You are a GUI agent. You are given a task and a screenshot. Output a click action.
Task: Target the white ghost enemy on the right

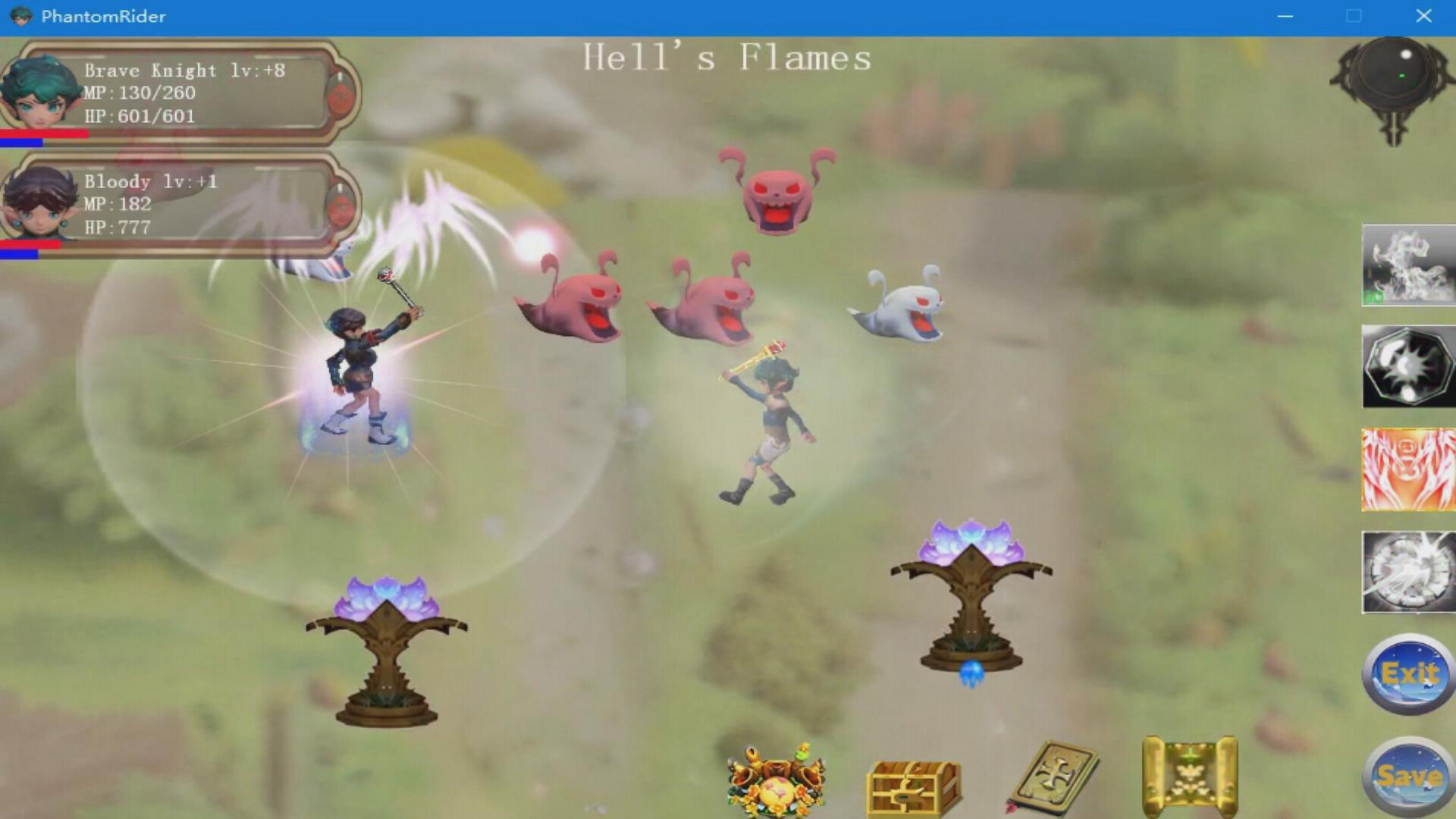point(902,307)
